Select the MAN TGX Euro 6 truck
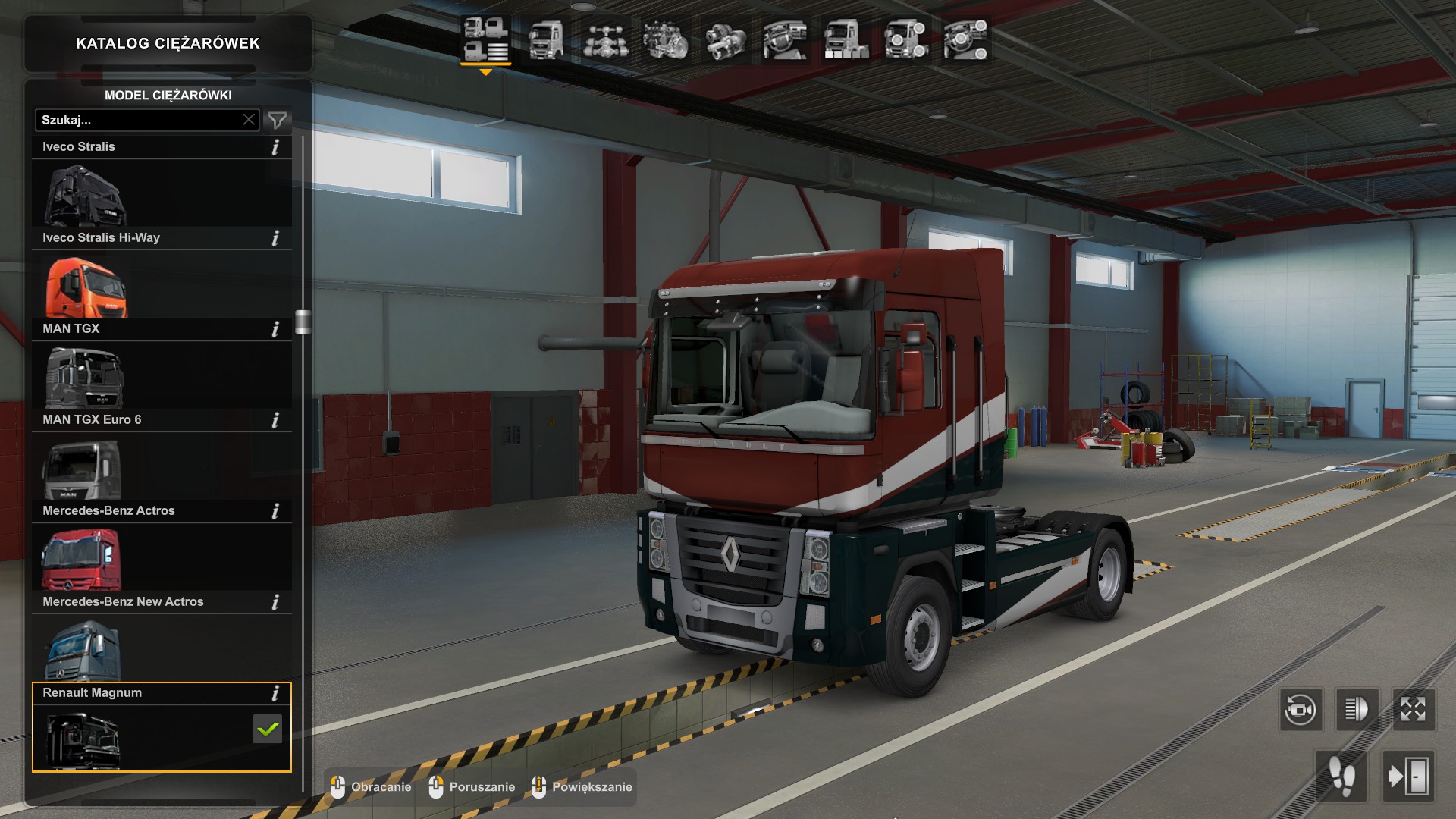 [82, 469]
